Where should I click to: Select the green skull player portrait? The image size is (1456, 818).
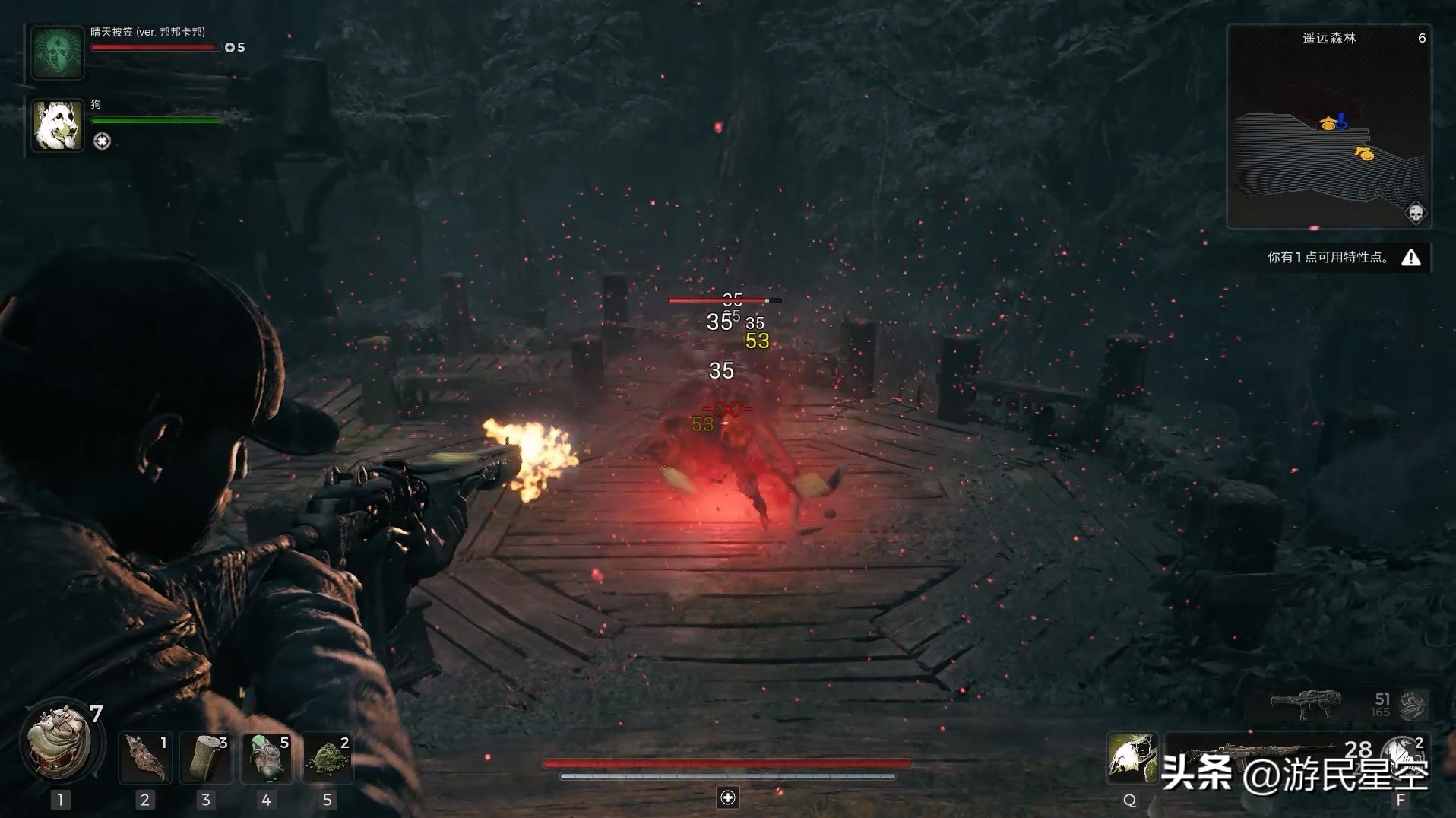(x=57, y=52)
